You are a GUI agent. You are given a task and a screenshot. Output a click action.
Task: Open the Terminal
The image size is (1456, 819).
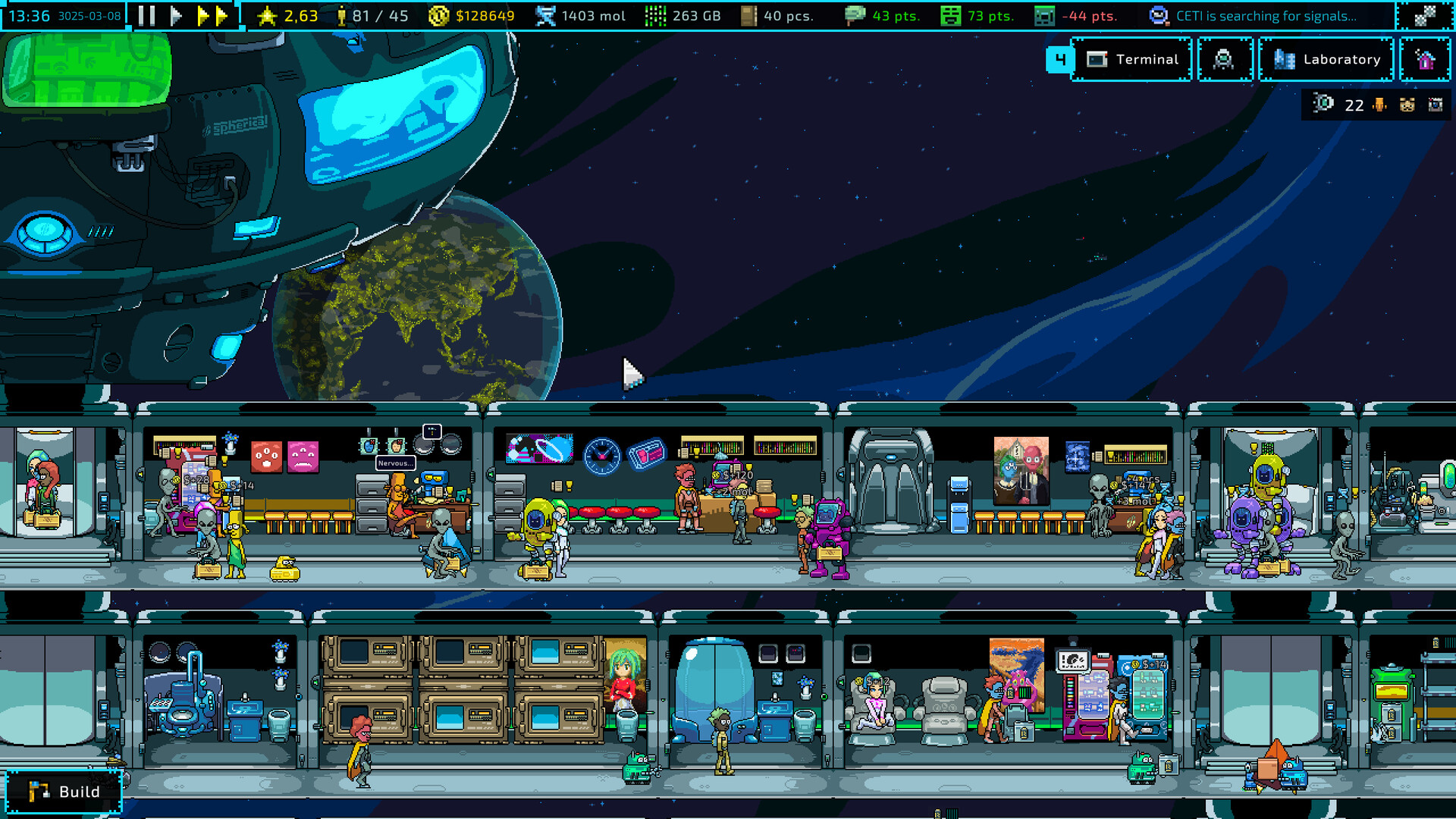click(x=1133, y=59)
